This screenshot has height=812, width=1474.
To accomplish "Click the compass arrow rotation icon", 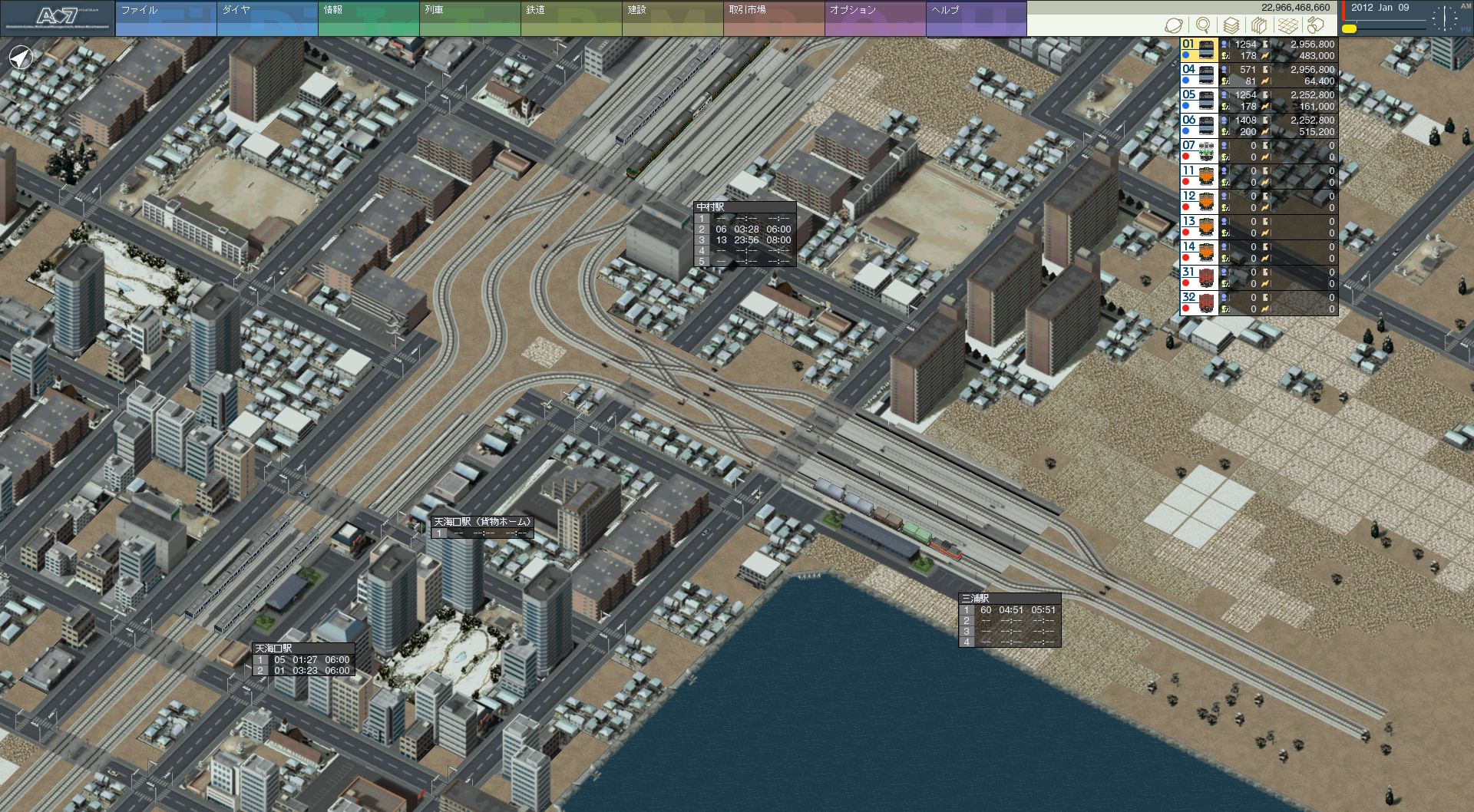I will click(21, 58).
